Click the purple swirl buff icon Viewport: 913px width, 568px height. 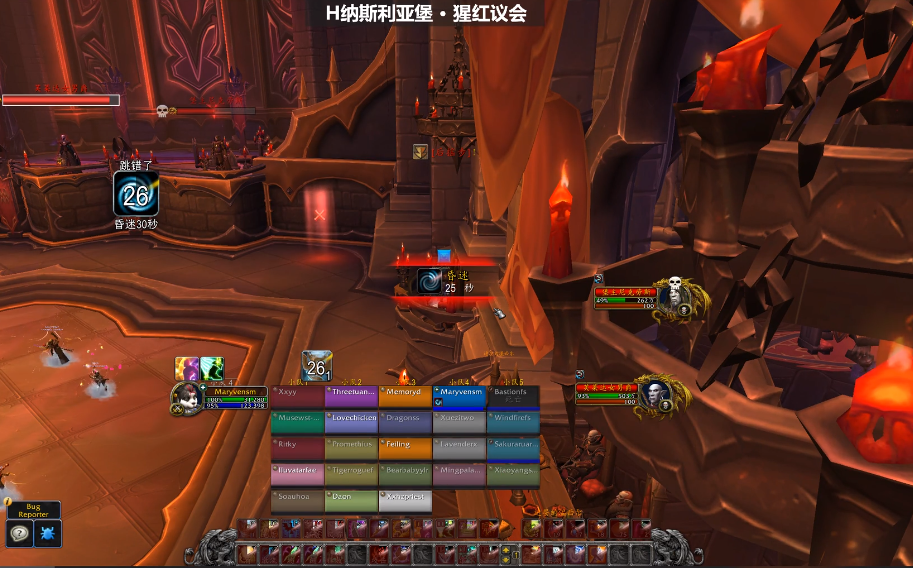pos(187,368)
